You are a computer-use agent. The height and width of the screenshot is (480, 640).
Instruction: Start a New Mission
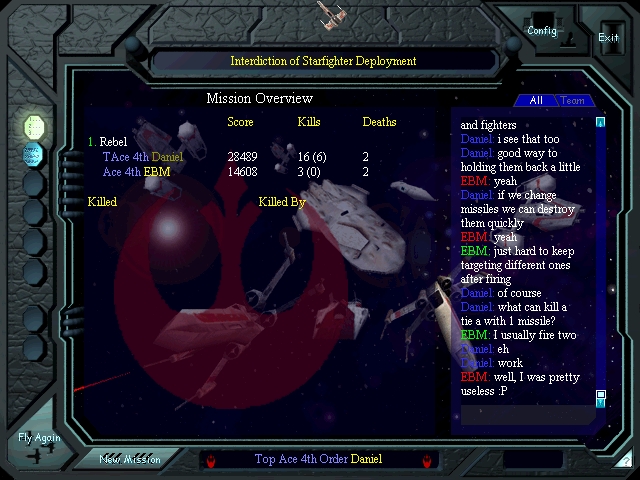[130, 459]
